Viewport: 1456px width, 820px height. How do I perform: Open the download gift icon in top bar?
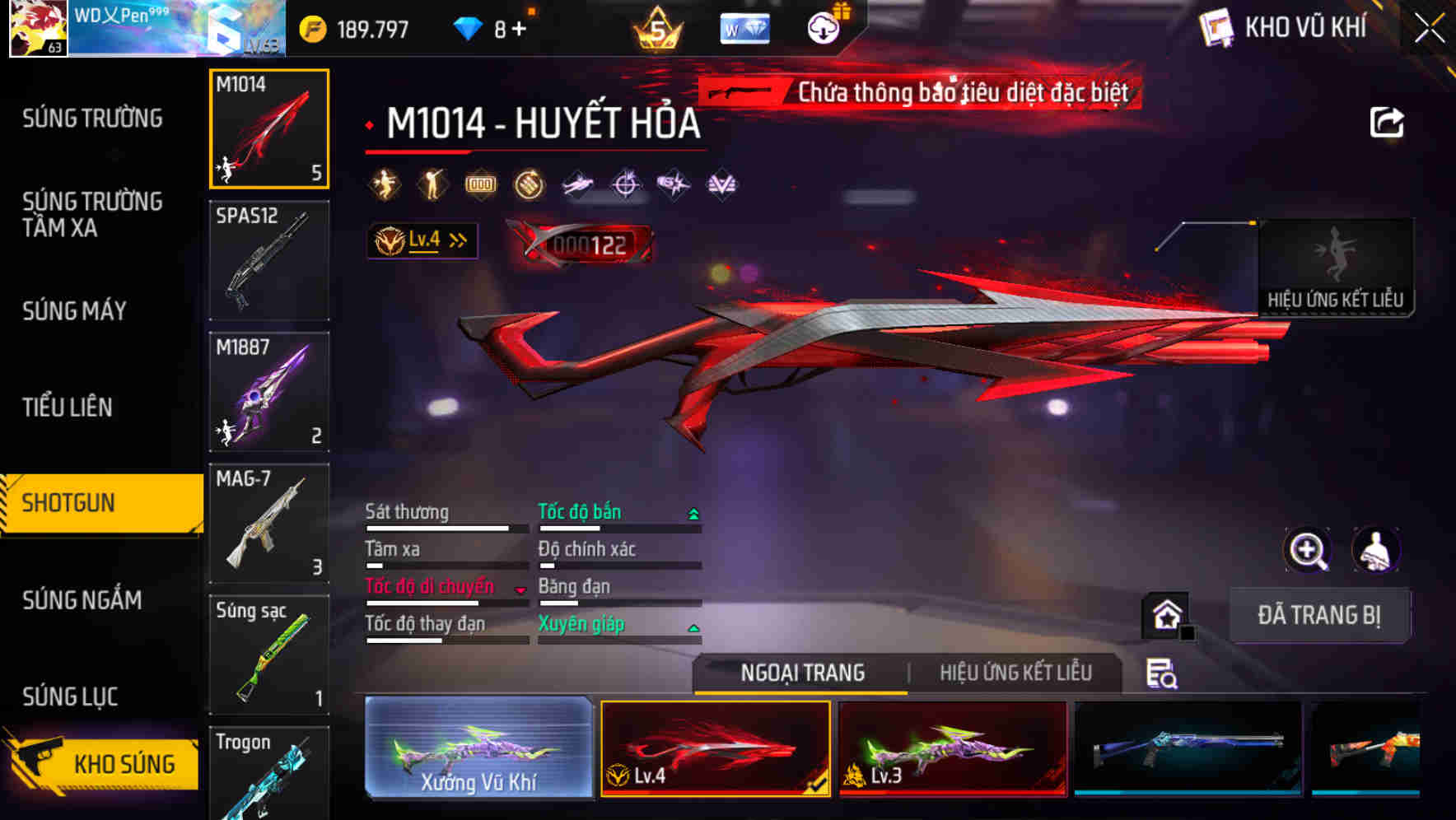[823, 26]
